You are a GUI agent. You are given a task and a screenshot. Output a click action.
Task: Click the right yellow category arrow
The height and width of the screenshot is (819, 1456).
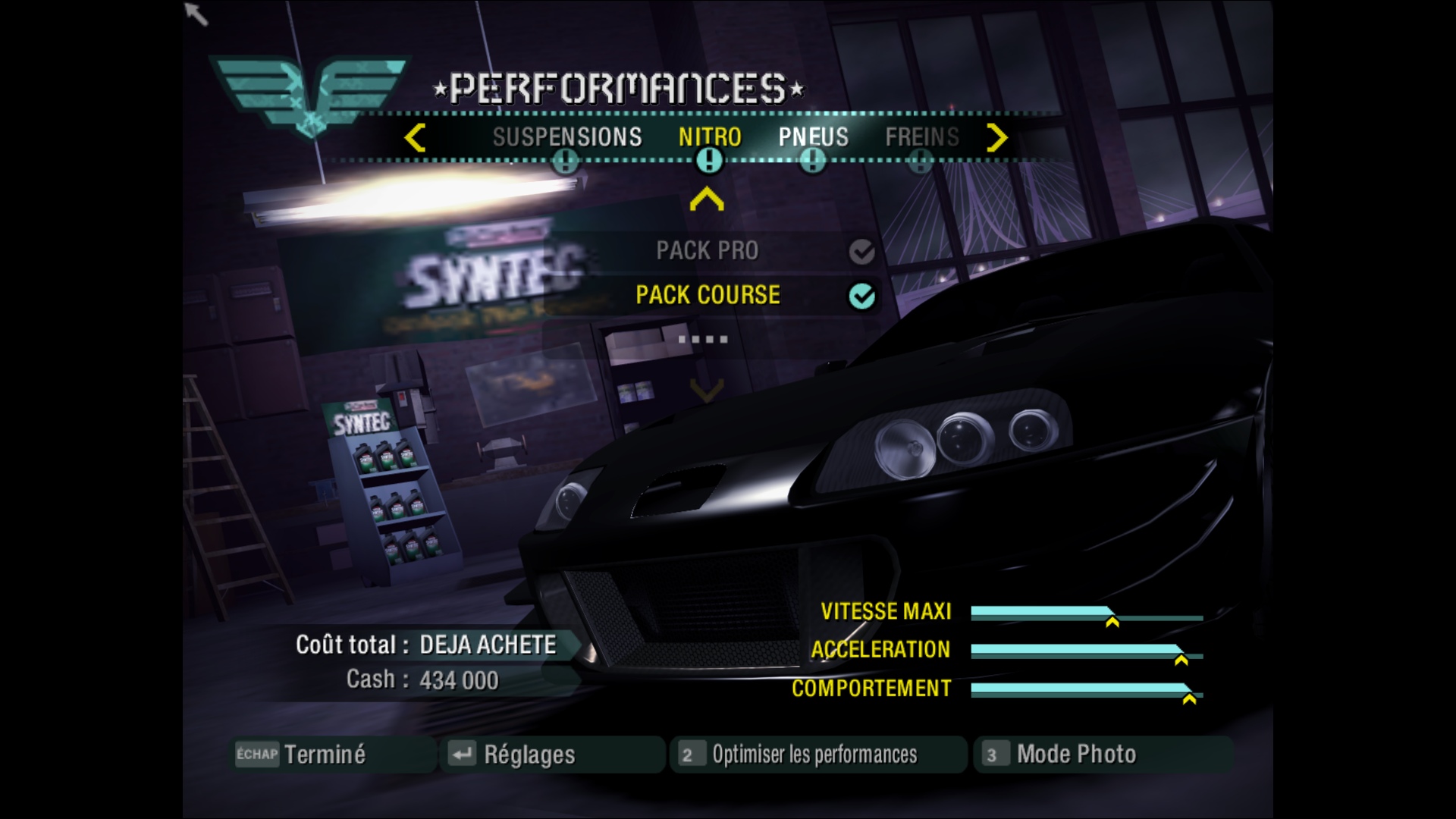click(997, 138)
